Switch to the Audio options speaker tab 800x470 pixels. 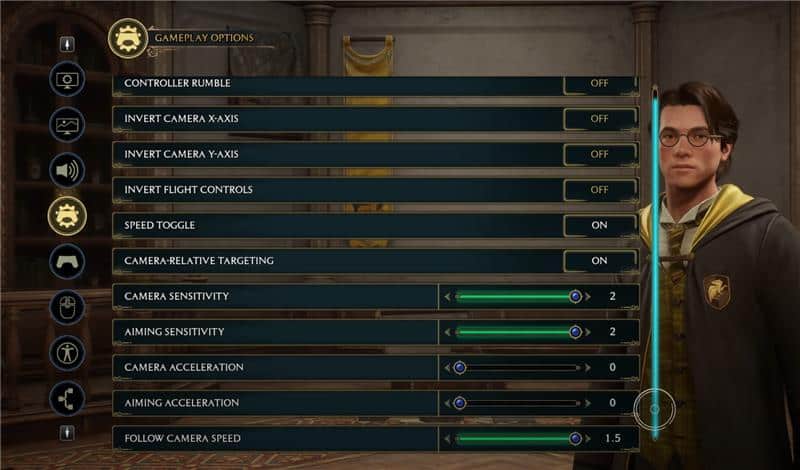67,170
